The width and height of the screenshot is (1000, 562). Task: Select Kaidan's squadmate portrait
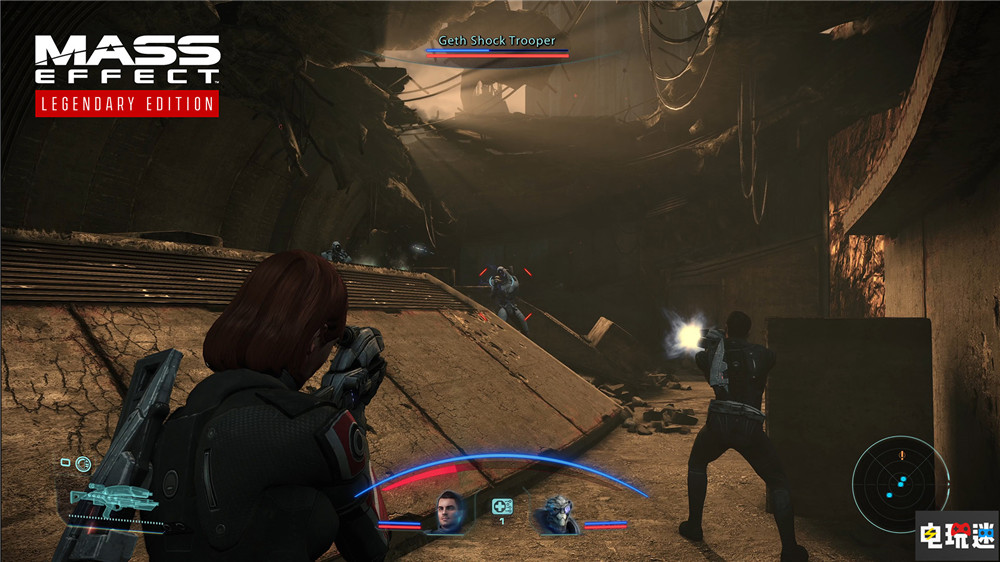coord(450,513)
